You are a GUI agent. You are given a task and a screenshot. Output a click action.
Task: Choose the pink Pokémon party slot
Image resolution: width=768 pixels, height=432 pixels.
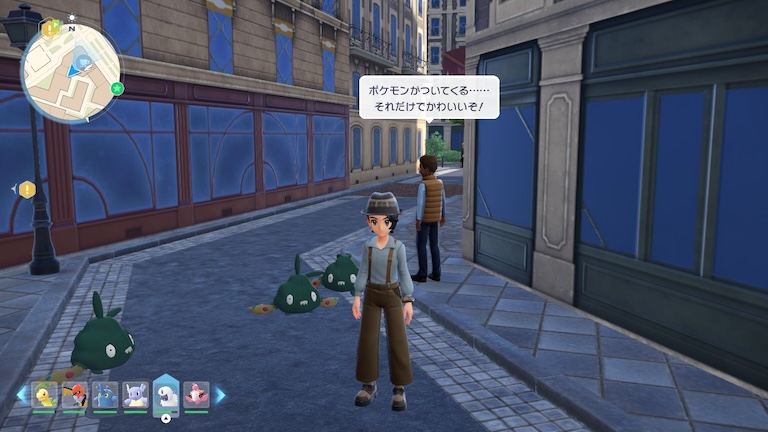tap(196, 395)
